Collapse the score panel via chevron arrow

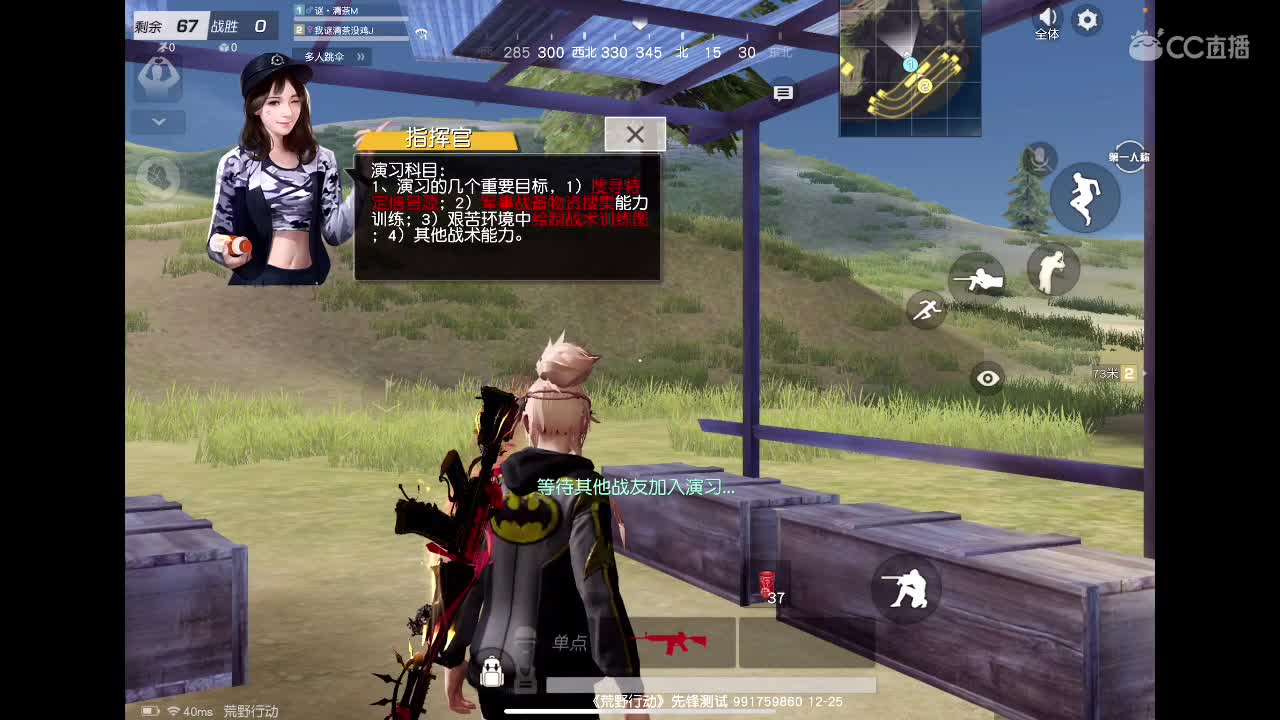(x=158, y=121)
